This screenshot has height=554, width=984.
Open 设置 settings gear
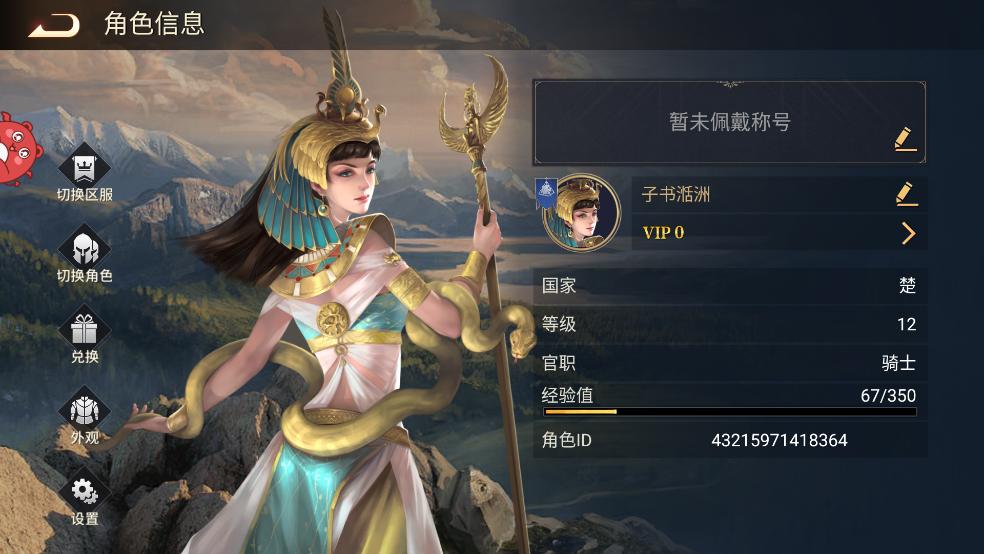tap(84, 495)
